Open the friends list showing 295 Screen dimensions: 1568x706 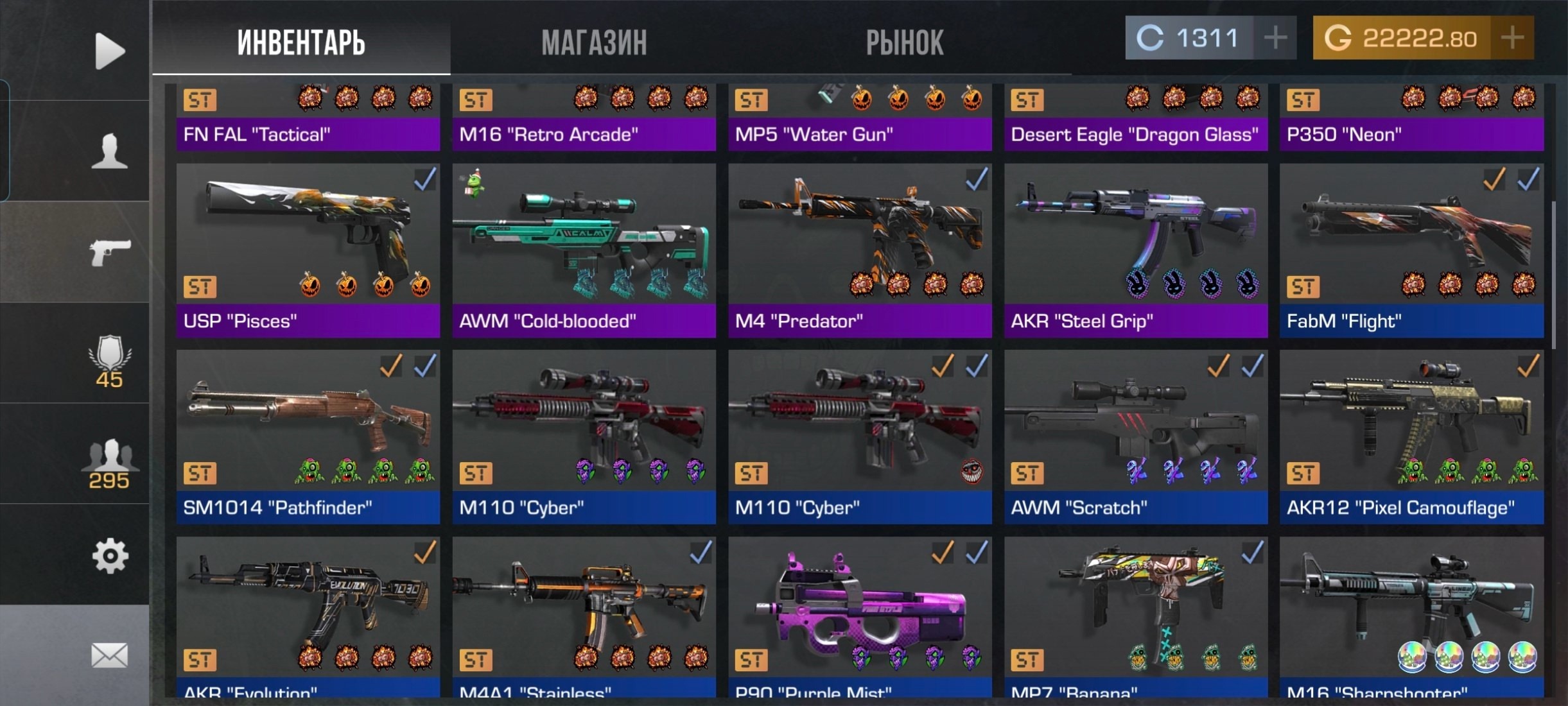(109, 463)
